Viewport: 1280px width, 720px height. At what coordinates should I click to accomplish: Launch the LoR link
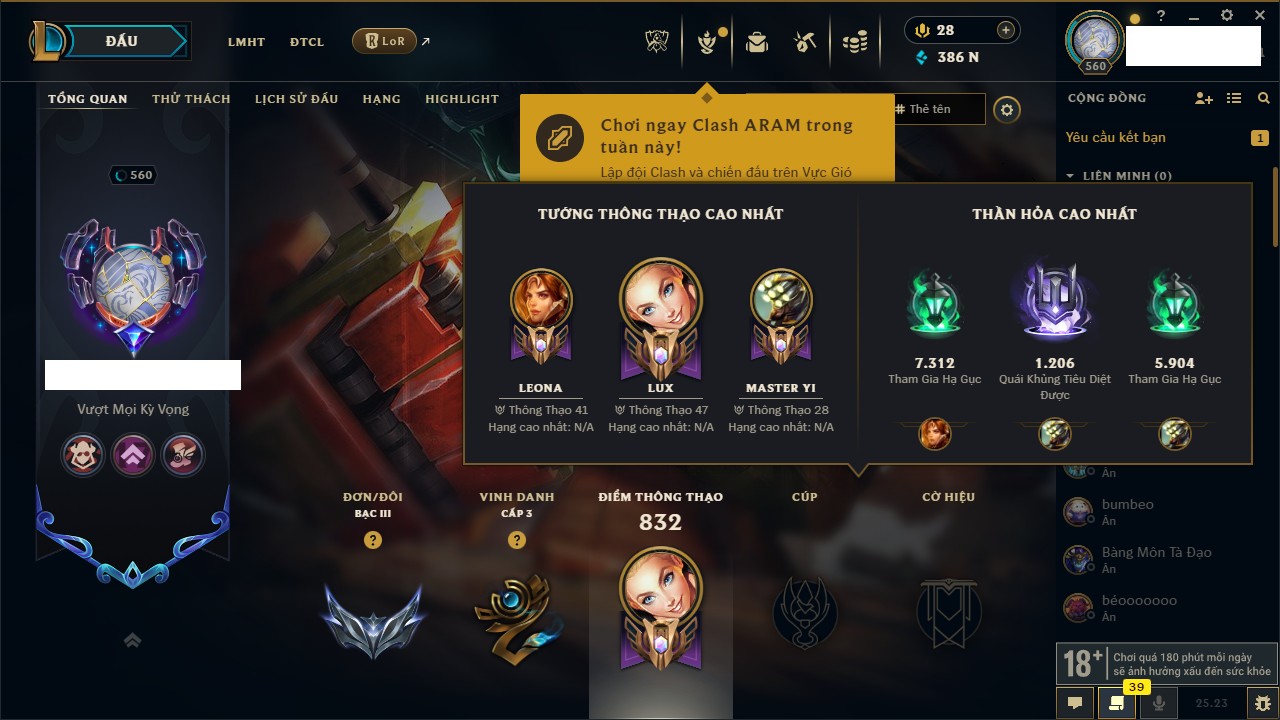tap(385, 42)
